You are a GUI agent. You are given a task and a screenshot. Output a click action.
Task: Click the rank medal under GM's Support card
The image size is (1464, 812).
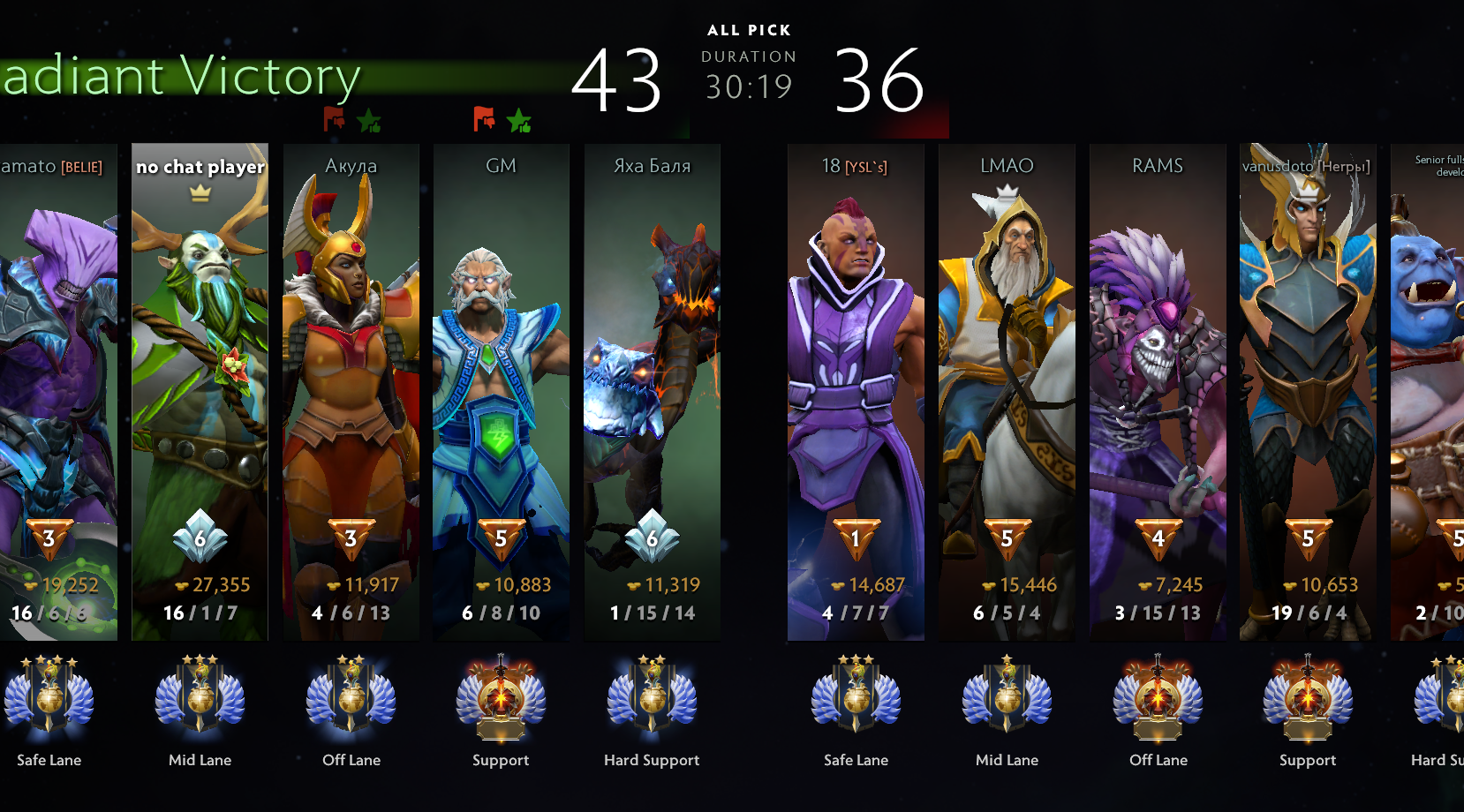click(501, 697)
